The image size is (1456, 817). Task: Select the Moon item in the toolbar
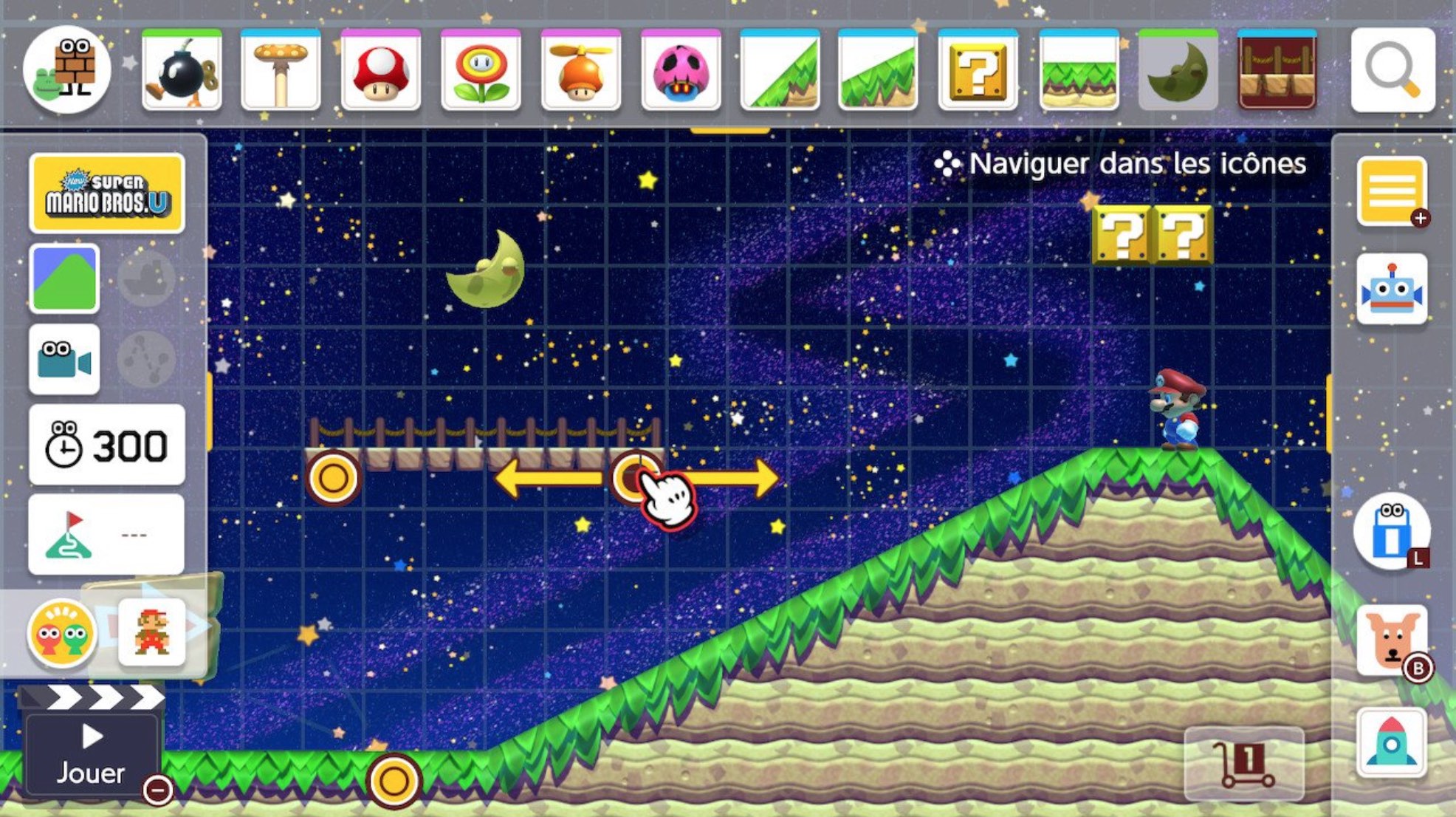click(x=1177, y=70)
